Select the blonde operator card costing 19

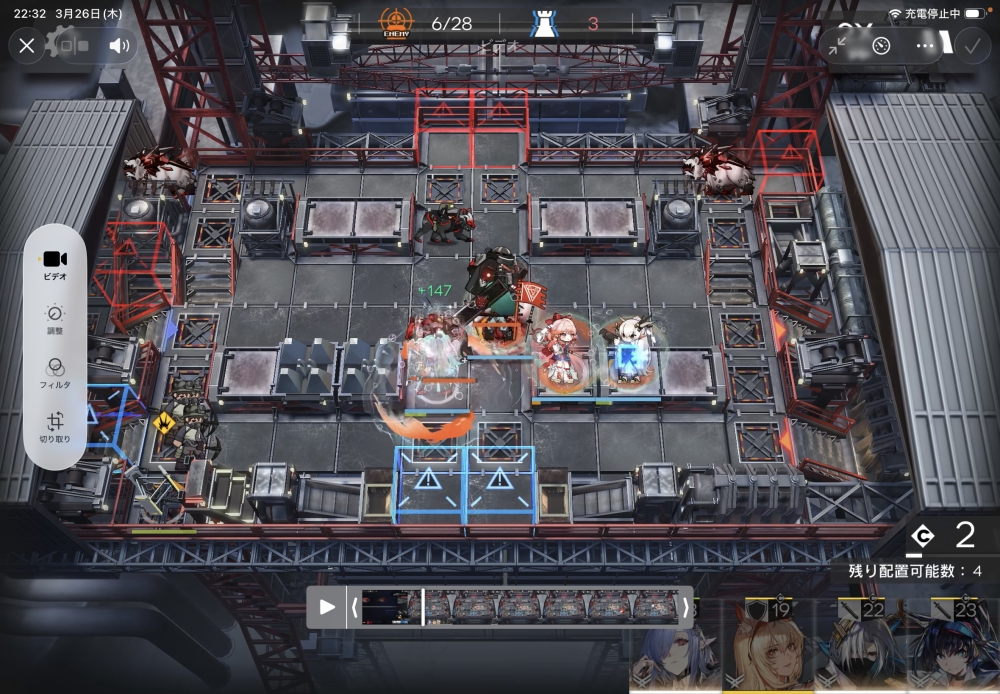click(x=769, y=647)
